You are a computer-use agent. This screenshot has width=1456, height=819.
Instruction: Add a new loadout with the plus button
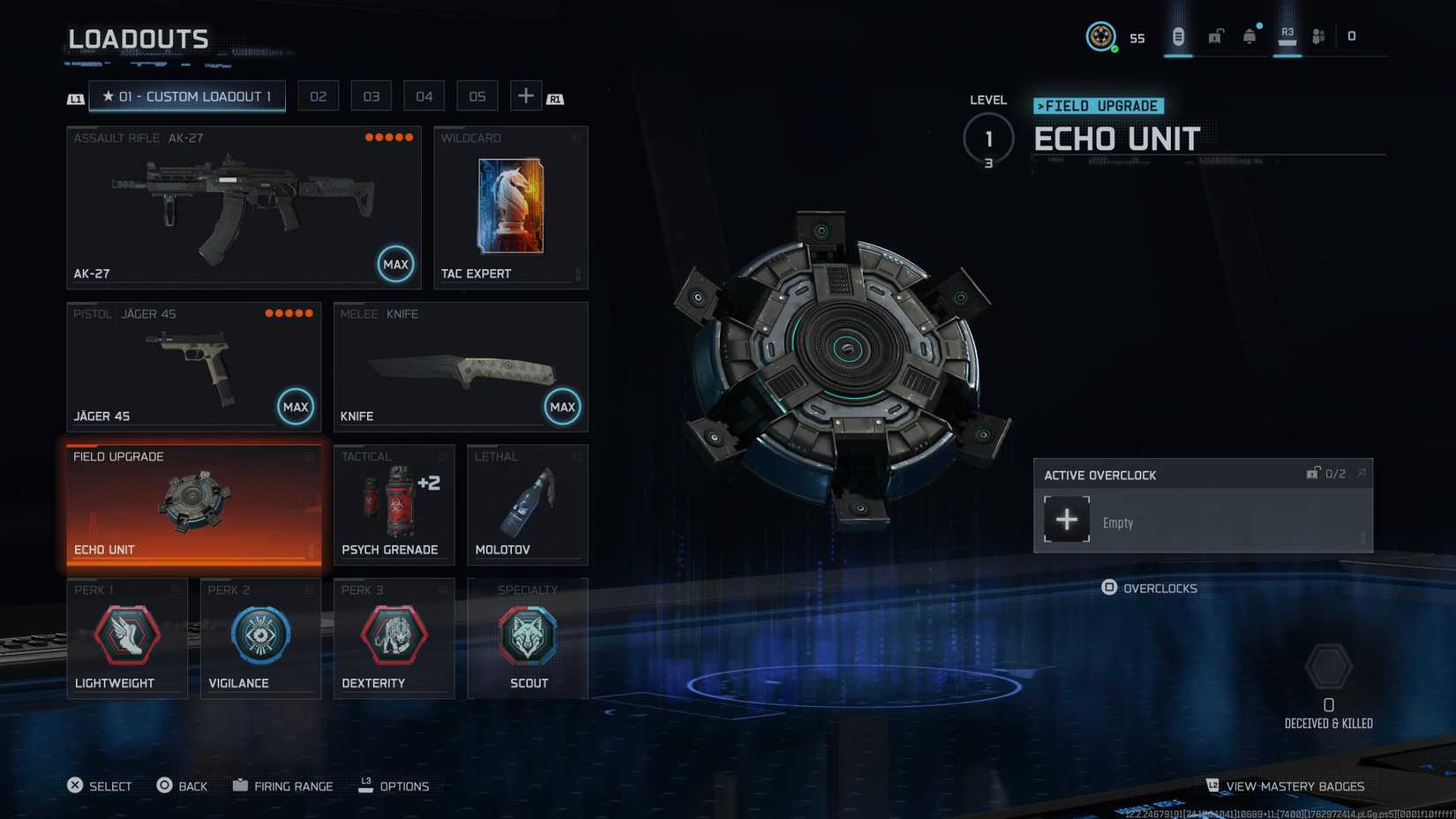coord(526,96)
